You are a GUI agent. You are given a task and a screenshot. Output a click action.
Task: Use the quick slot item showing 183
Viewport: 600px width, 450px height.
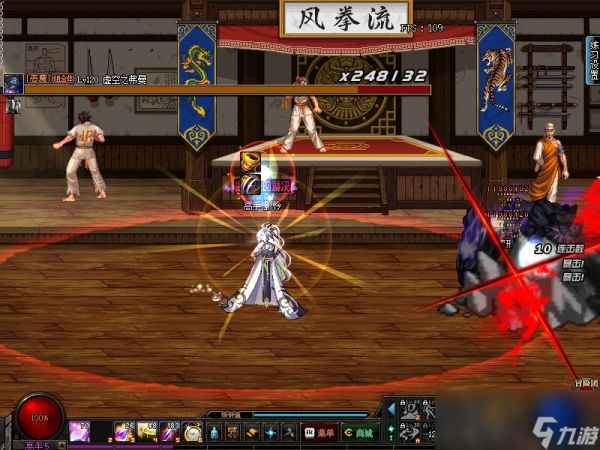170,432
